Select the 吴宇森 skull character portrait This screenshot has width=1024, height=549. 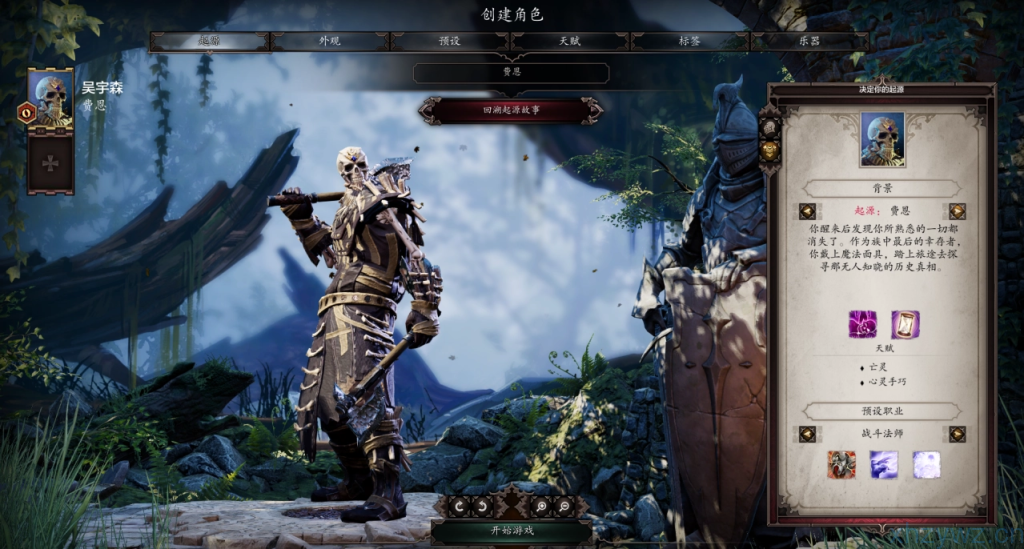(x=50, y=99)
